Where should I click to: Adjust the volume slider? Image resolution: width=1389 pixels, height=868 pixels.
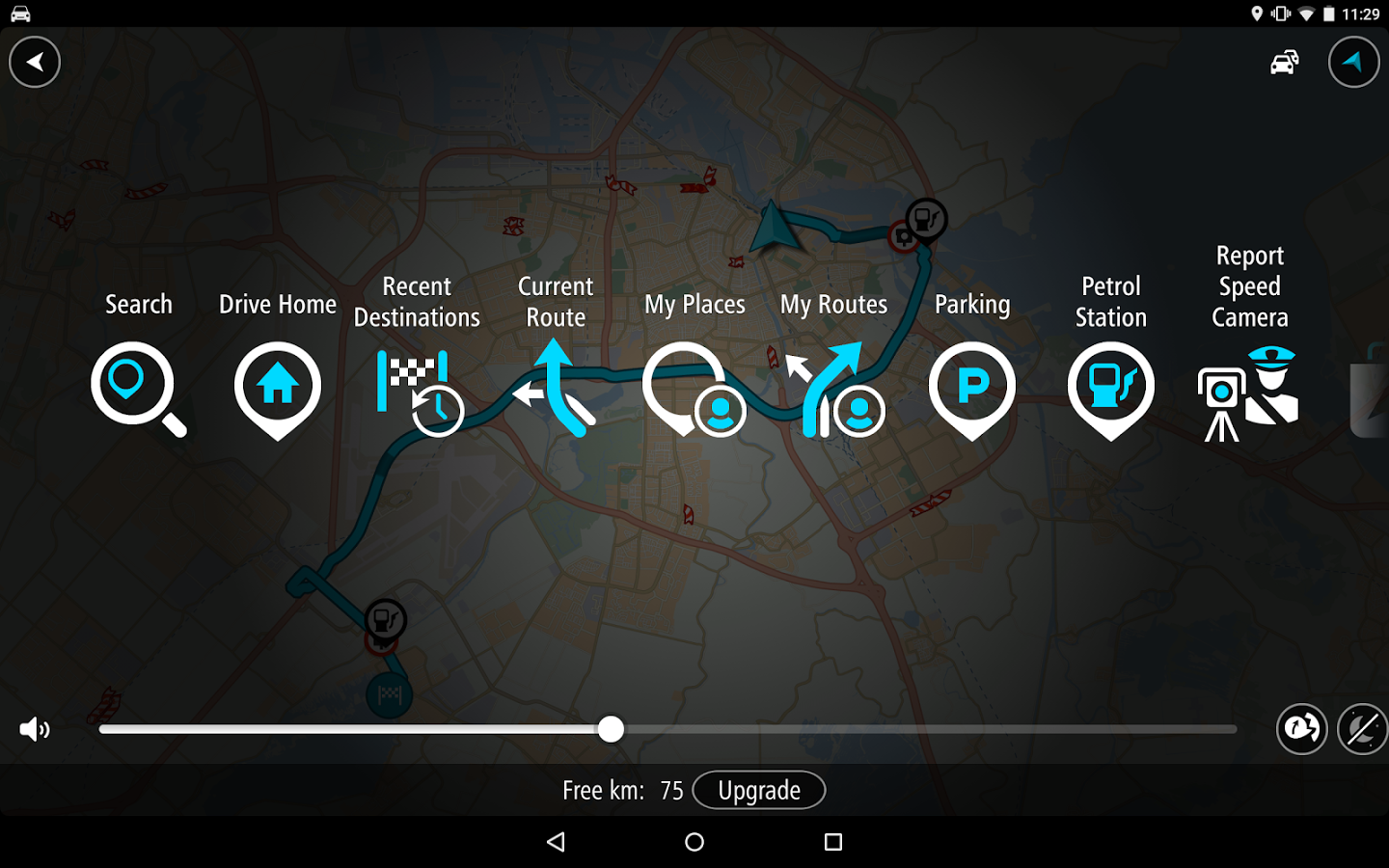pyautogui.click(x=610, y=730)
